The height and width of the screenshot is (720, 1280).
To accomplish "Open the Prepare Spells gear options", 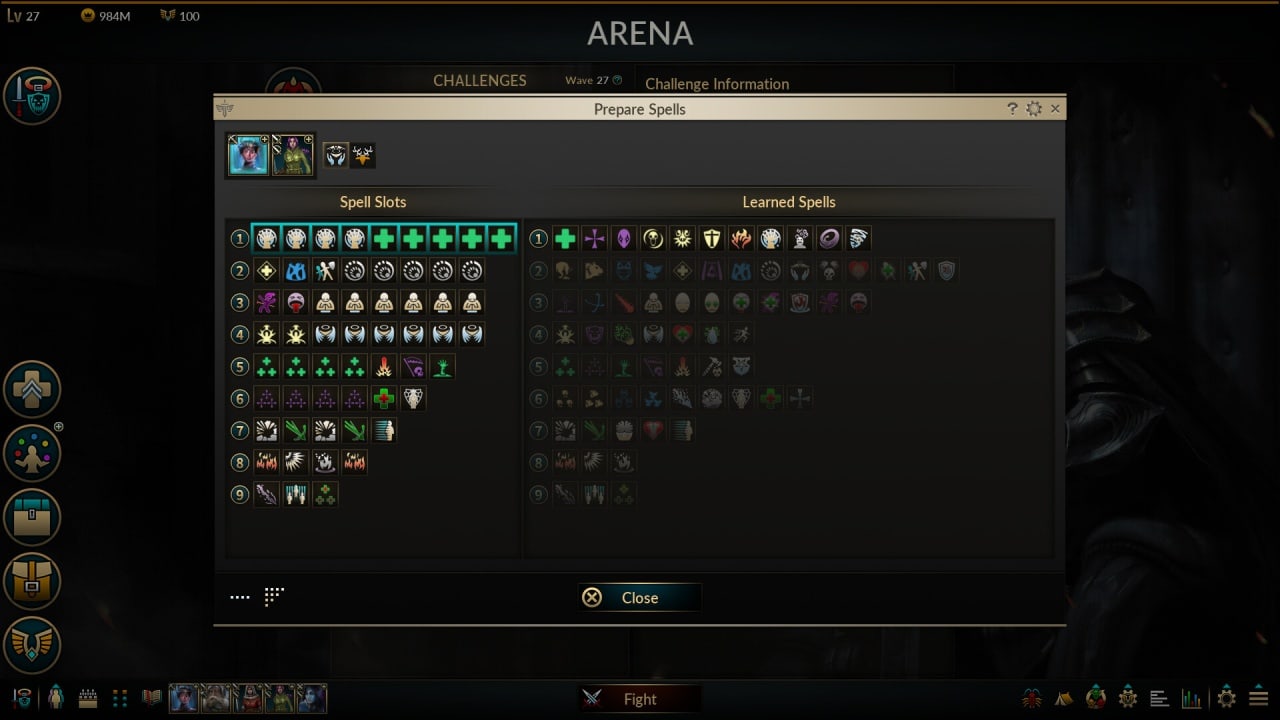I will click(x=1034, y=109).
